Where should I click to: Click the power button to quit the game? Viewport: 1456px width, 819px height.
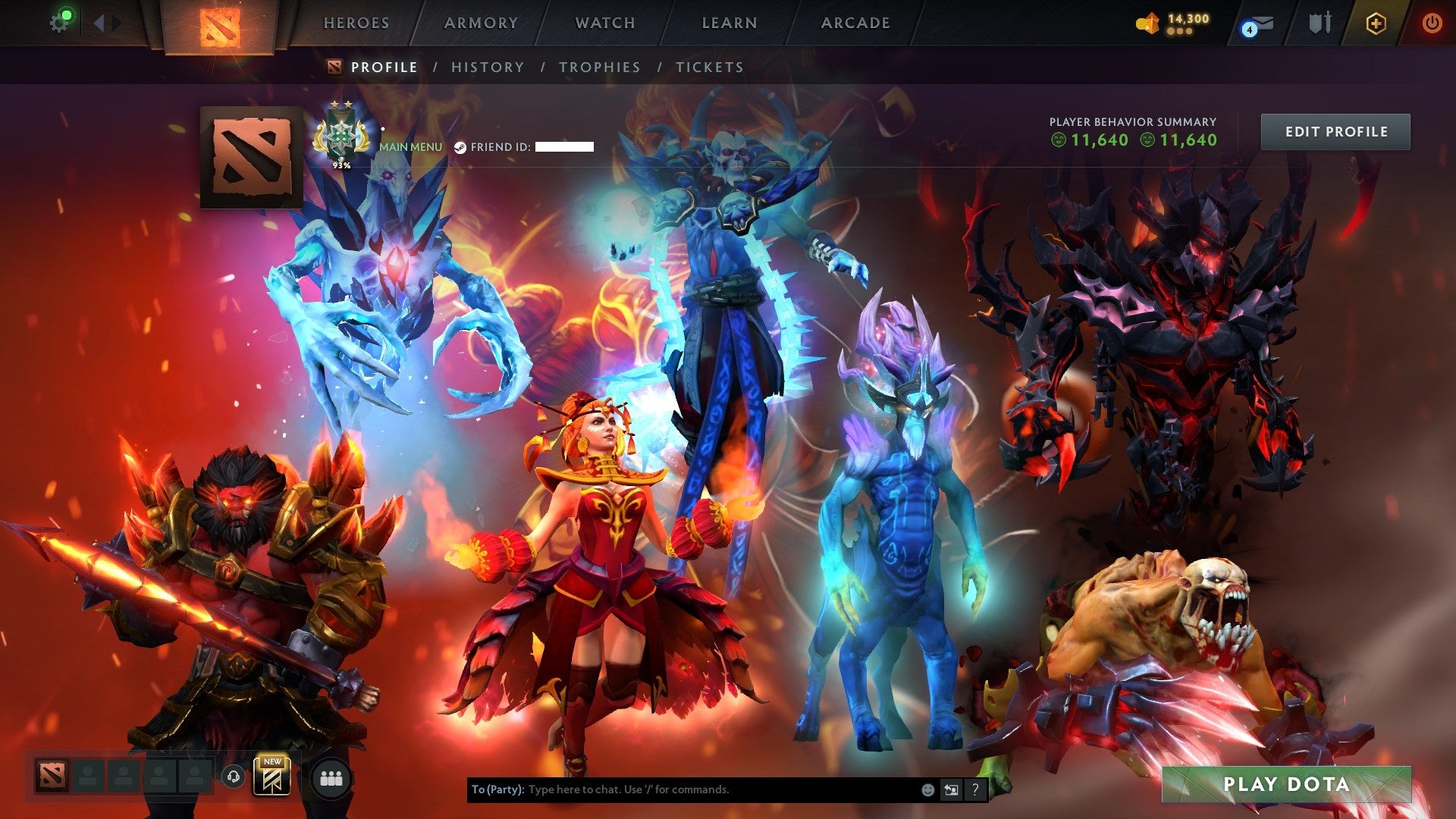pos(1433,23)
